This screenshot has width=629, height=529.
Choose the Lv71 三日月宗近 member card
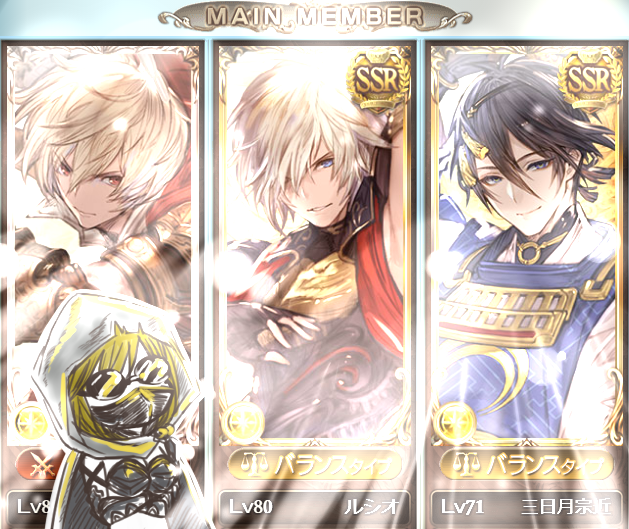tap(526, 270)
